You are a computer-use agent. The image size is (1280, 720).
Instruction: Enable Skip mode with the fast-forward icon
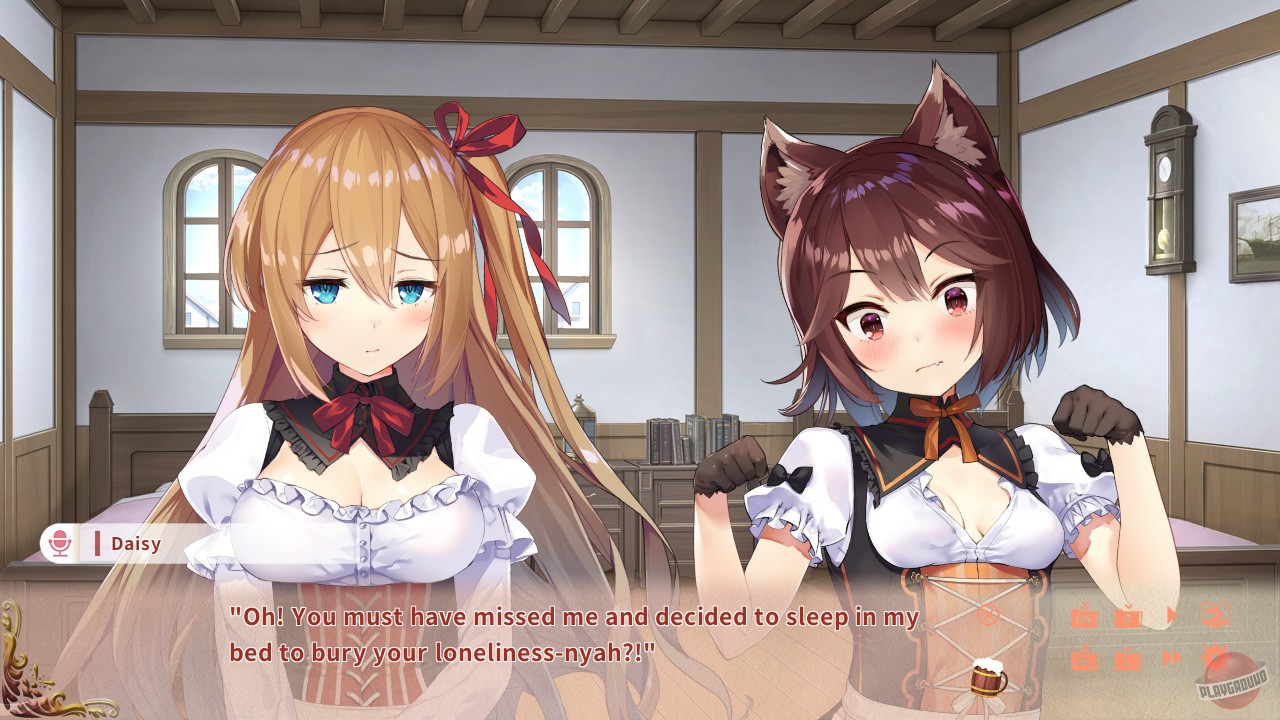pyautogui.click(x=1170, y=655)
